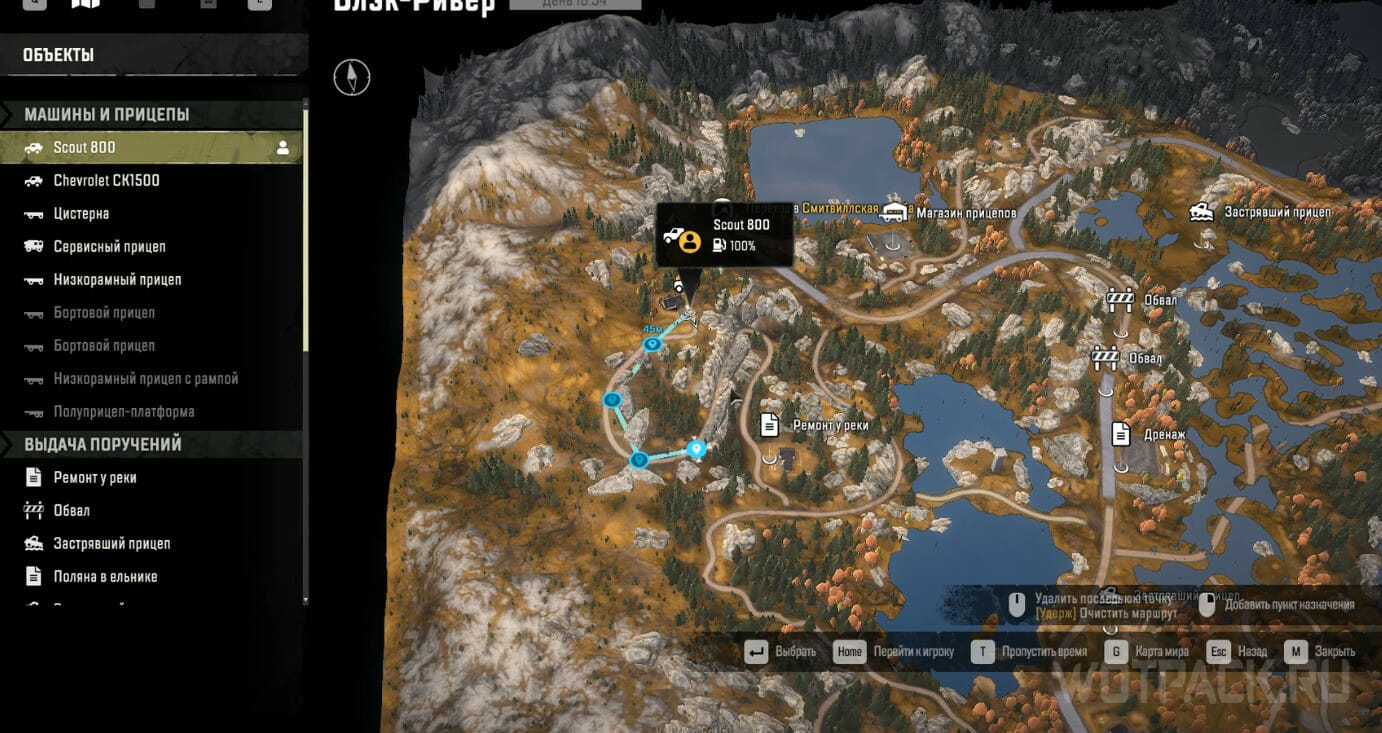The image size is (1382, 733).
Task: Pick Сервисный прицеп in the list
Action: (109, 247)
